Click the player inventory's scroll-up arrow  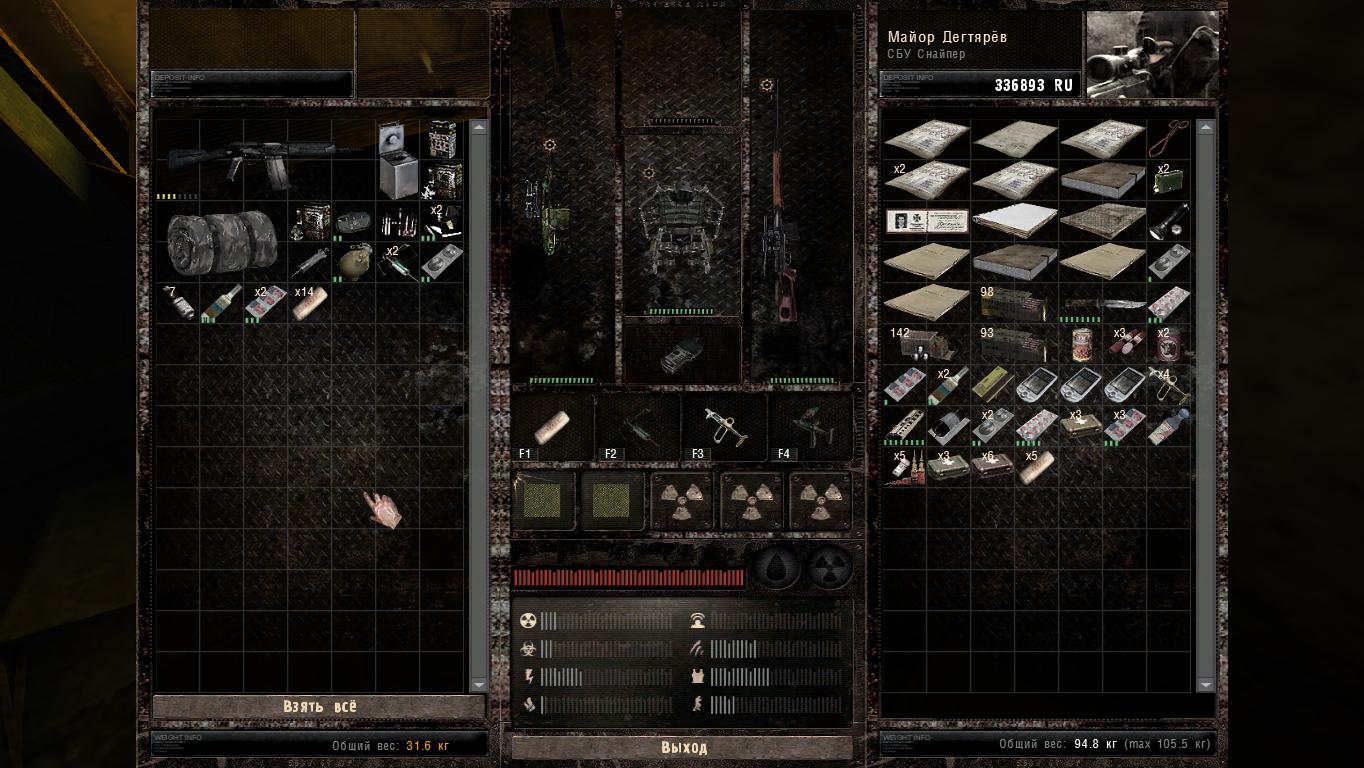click(x=1205, y=127)
